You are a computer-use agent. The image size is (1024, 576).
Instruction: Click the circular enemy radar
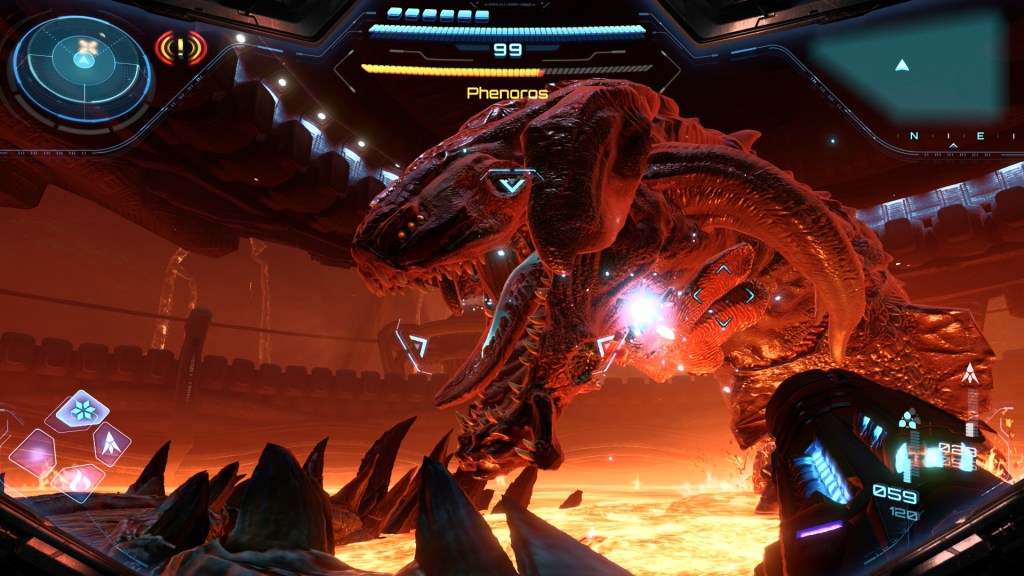point(85,62)
